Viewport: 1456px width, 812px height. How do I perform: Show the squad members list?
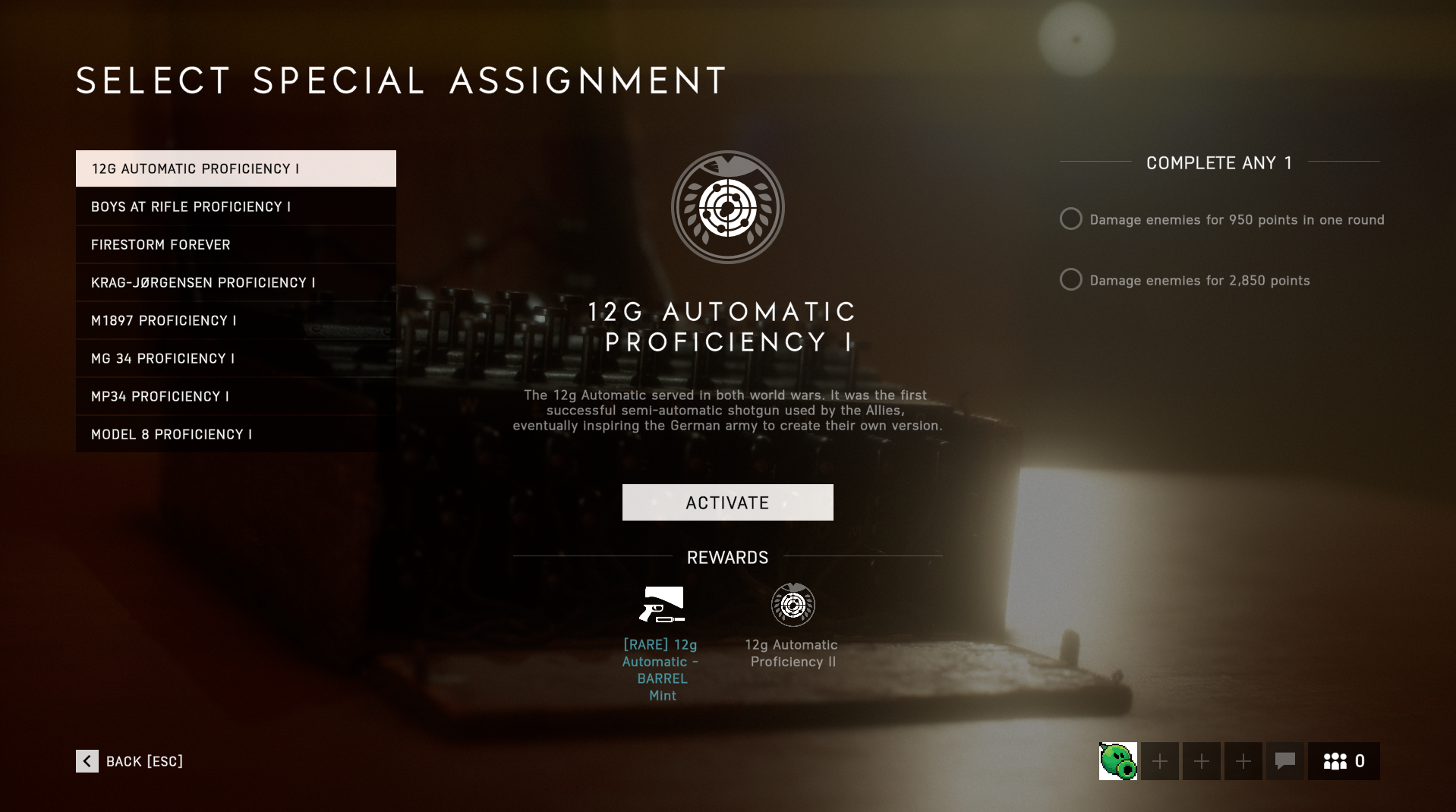[1343, 761]
